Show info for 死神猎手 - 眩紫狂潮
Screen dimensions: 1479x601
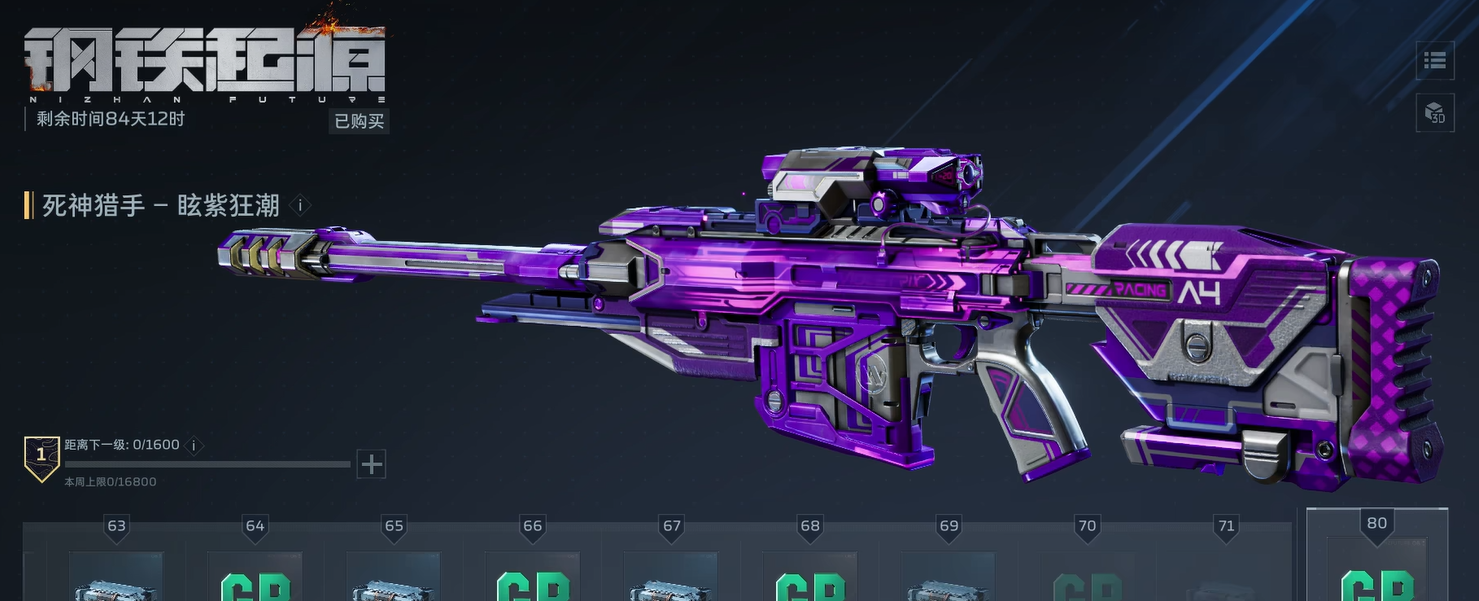(x=299, y=206)
